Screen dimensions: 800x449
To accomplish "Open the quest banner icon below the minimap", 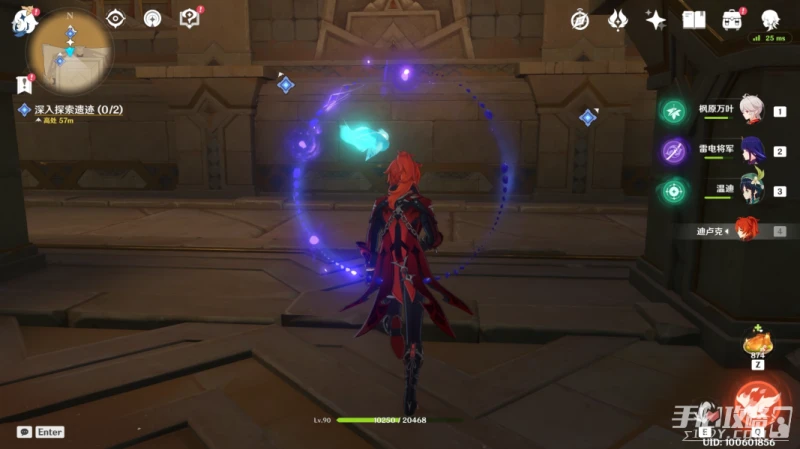I will pos(24,84).
